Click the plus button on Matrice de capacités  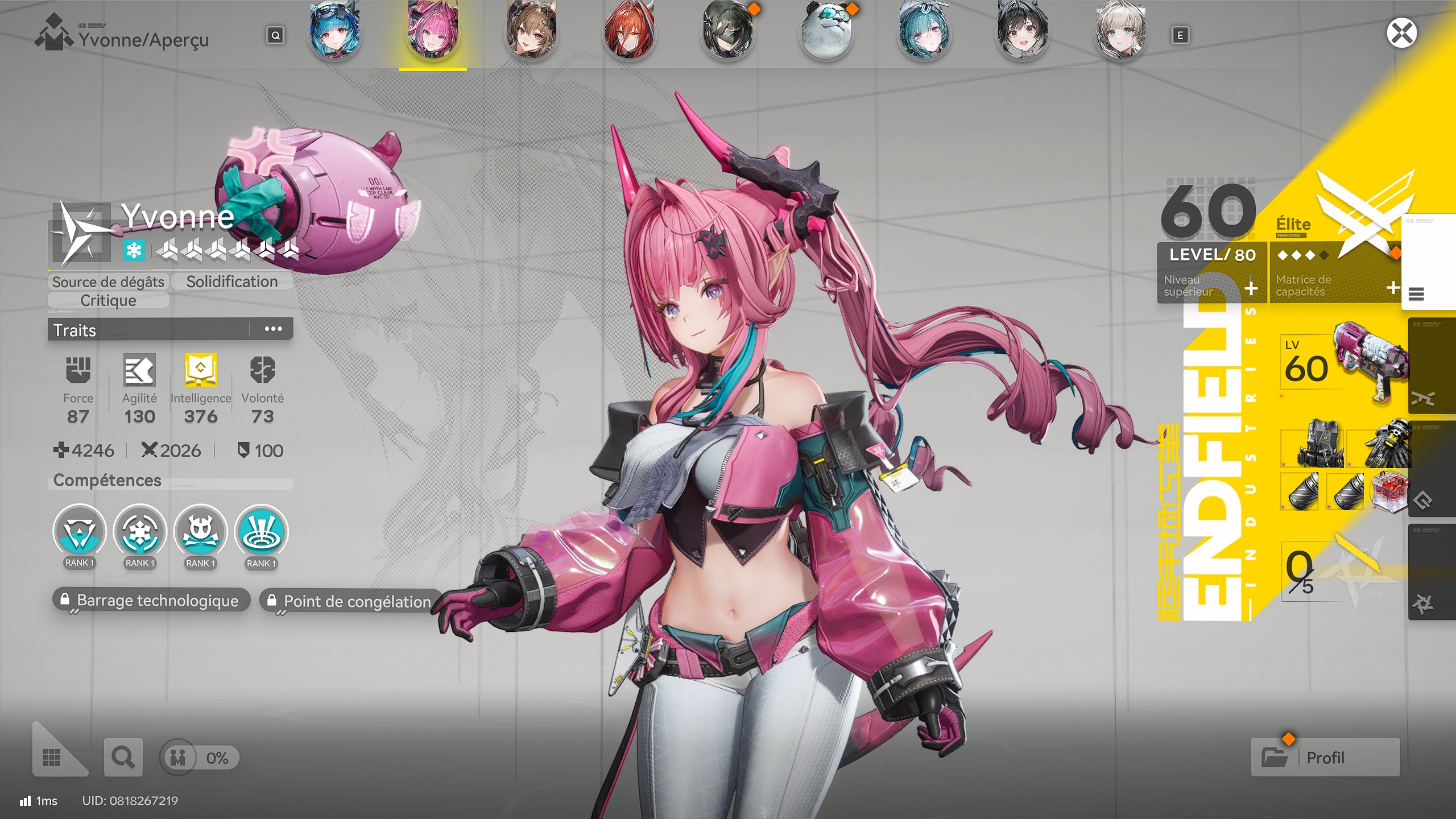point(1393,289)
